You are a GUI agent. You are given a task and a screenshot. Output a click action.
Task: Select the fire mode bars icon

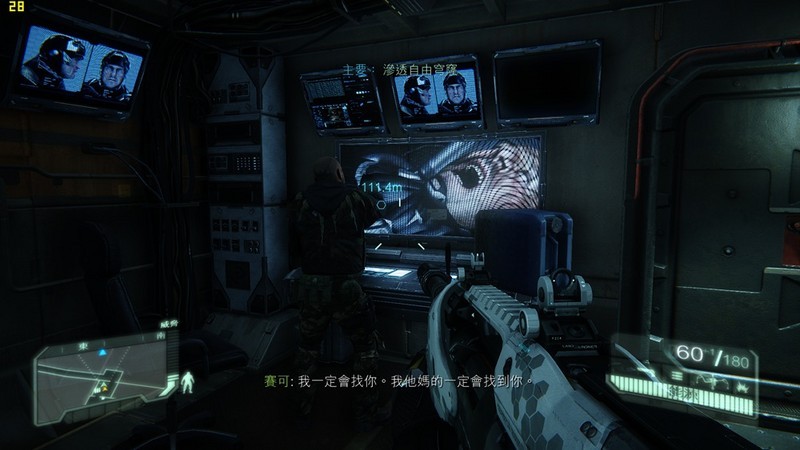pos(676,374)
